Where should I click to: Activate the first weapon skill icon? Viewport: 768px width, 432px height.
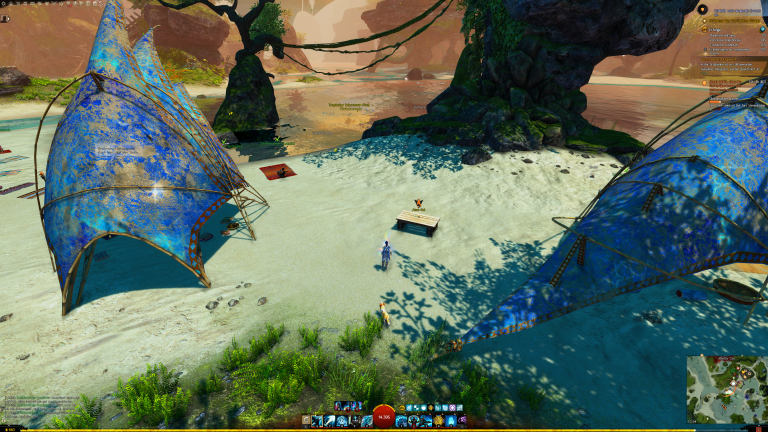coord(317,421)
